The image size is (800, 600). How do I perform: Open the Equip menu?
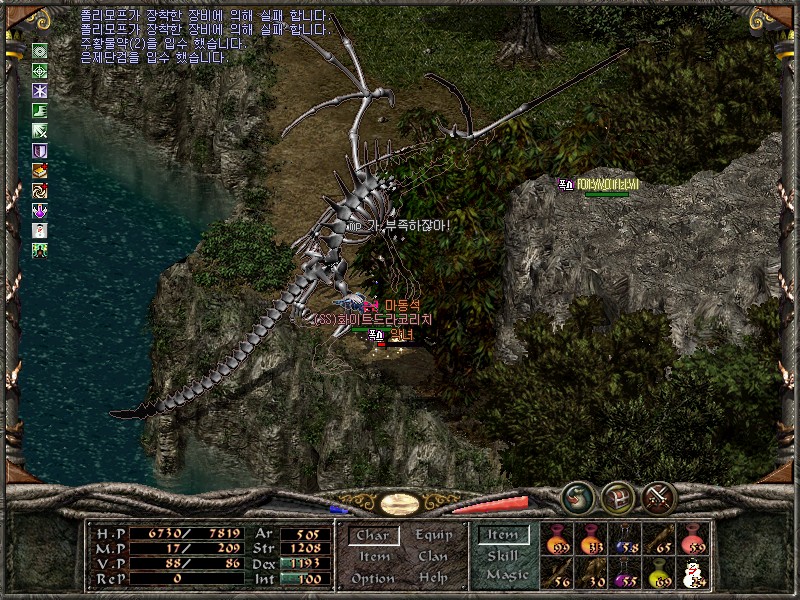tap(434, 535)
